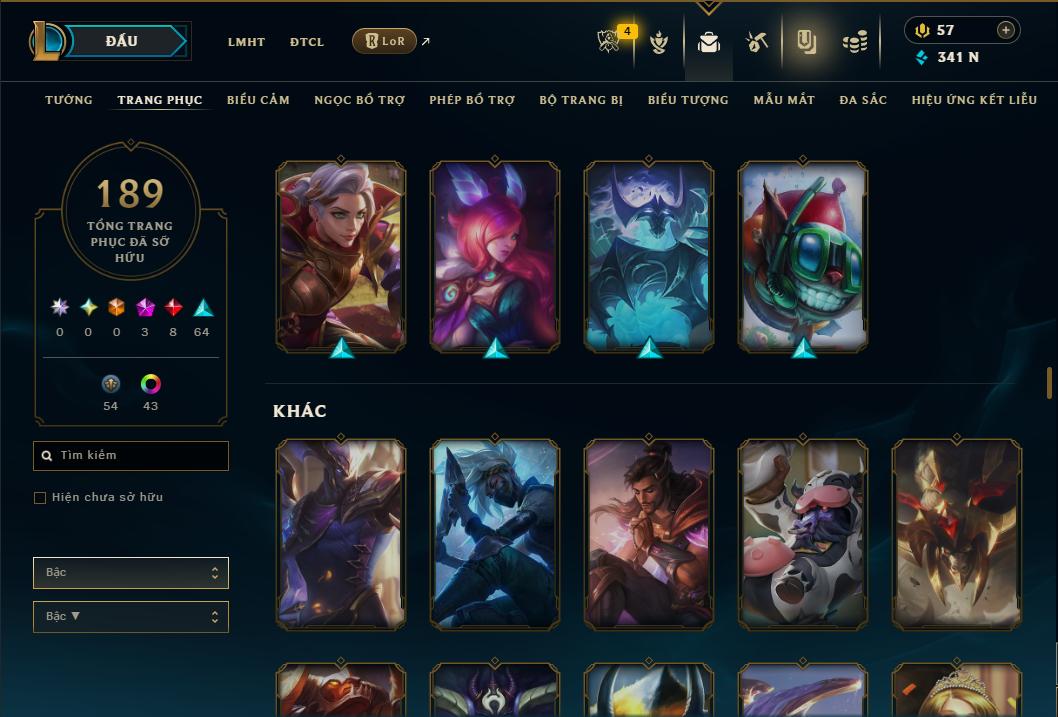The width and height of the screenshot is (1058, 717).
Task: Click the Tìm kiếm search field
Action: pos(131,456)
